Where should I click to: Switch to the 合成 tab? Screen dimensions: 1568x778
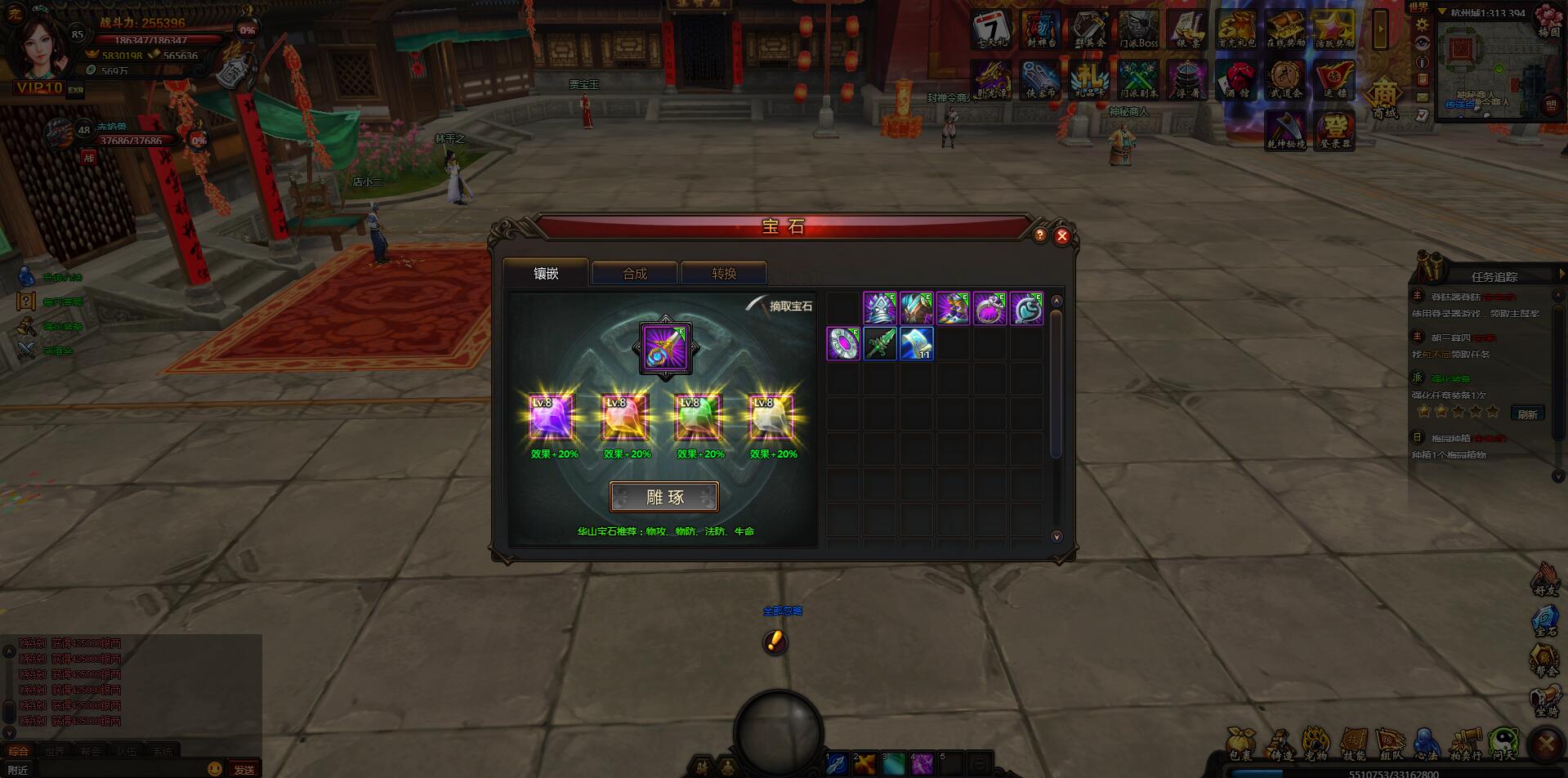click(634, 274)
